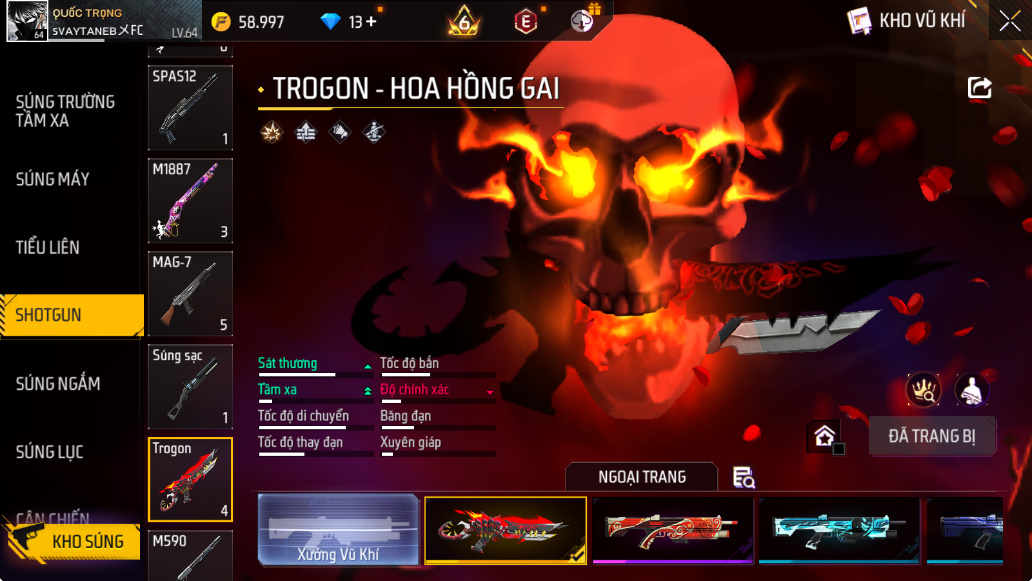Open the Súng Ngắm category
The height and width of the screenshot is (581, 1032).
[x=58, y=384]
